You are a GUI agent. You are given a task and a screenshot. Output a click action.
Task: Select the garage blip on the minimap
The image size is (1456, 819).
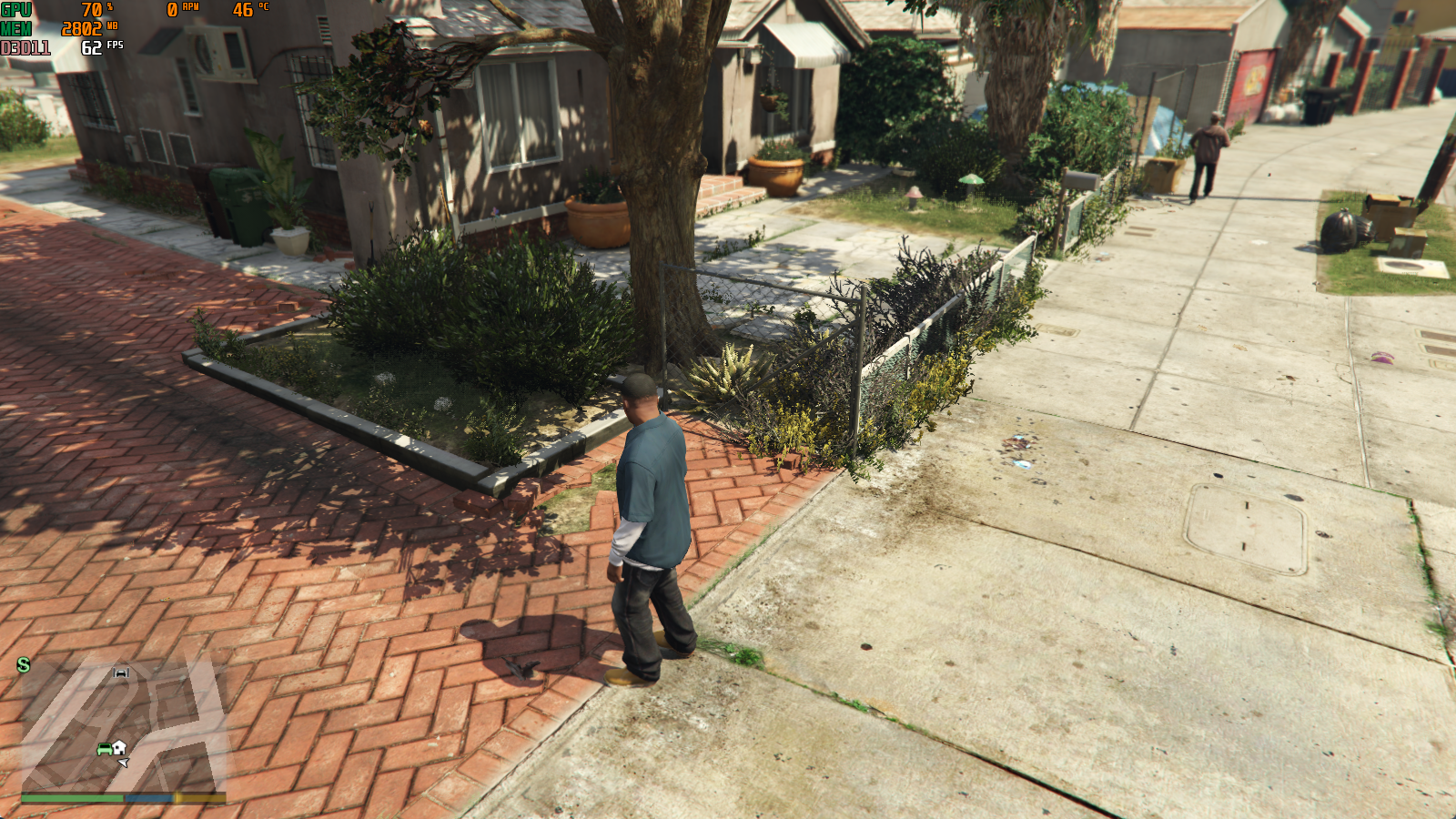coord(121,672)
